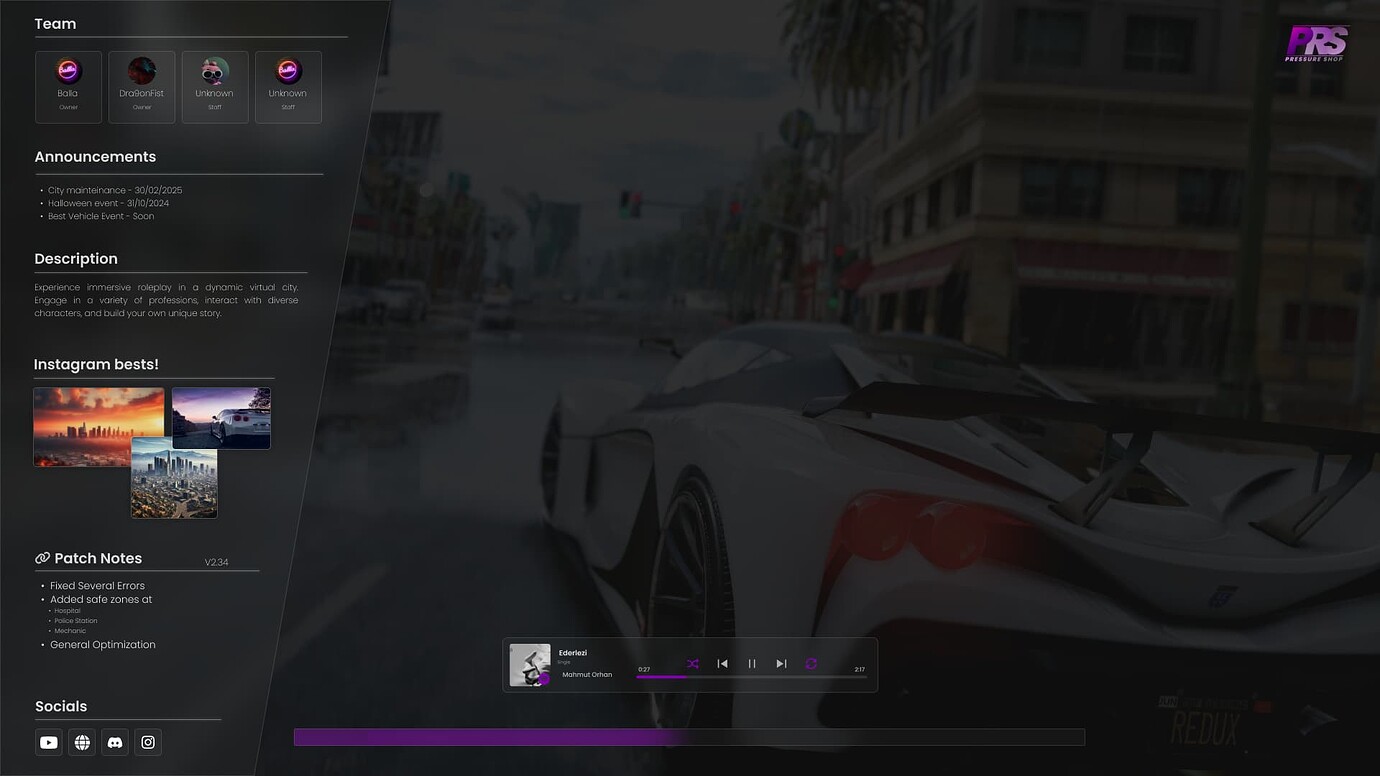Click the V2.34 version label
This screenshot has width=1380, height=776.
pyautogui.click(x=217, y=562)
